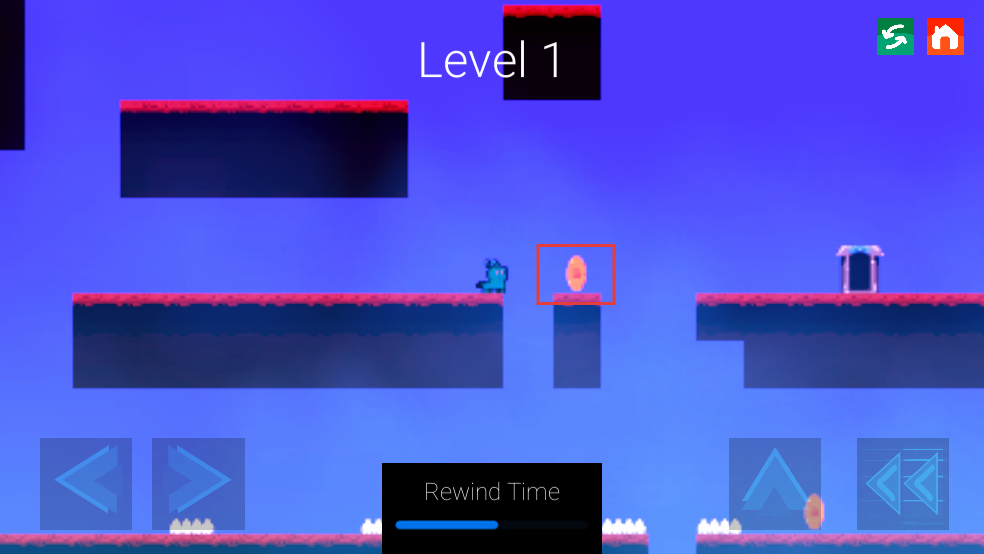The image size is (984, 554).
Task: Tap the move left arrow button
Action: click(86, 484)
